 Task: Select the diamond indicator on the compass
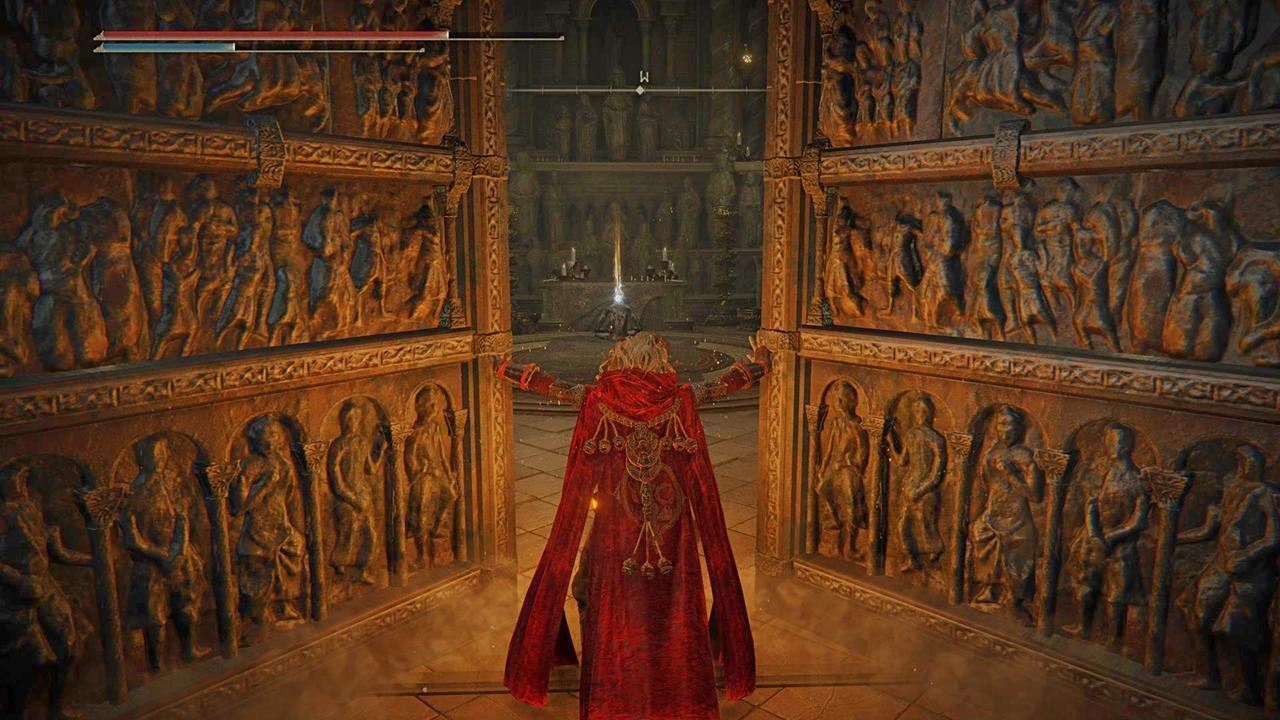pos(640,90)
